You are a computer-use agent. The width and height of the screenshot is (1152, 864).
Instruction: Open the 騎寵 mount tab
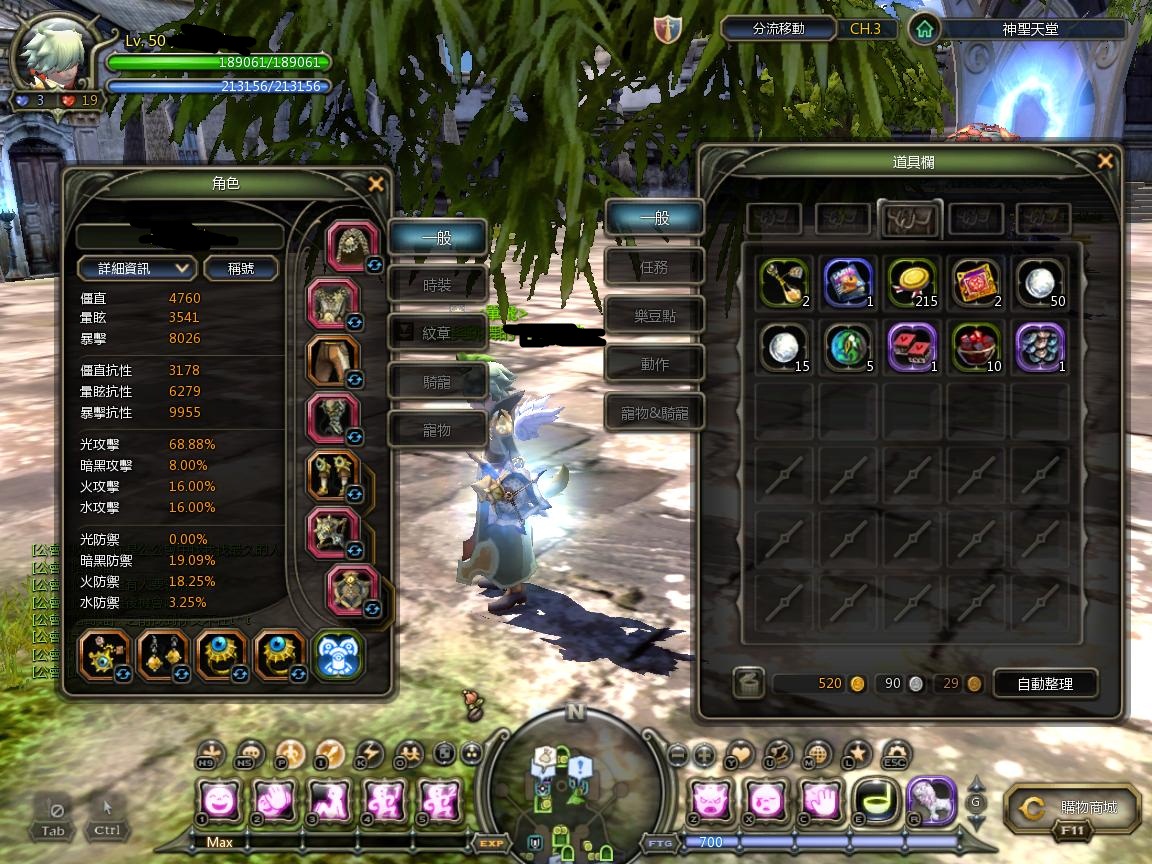click(x=437, y=381)
